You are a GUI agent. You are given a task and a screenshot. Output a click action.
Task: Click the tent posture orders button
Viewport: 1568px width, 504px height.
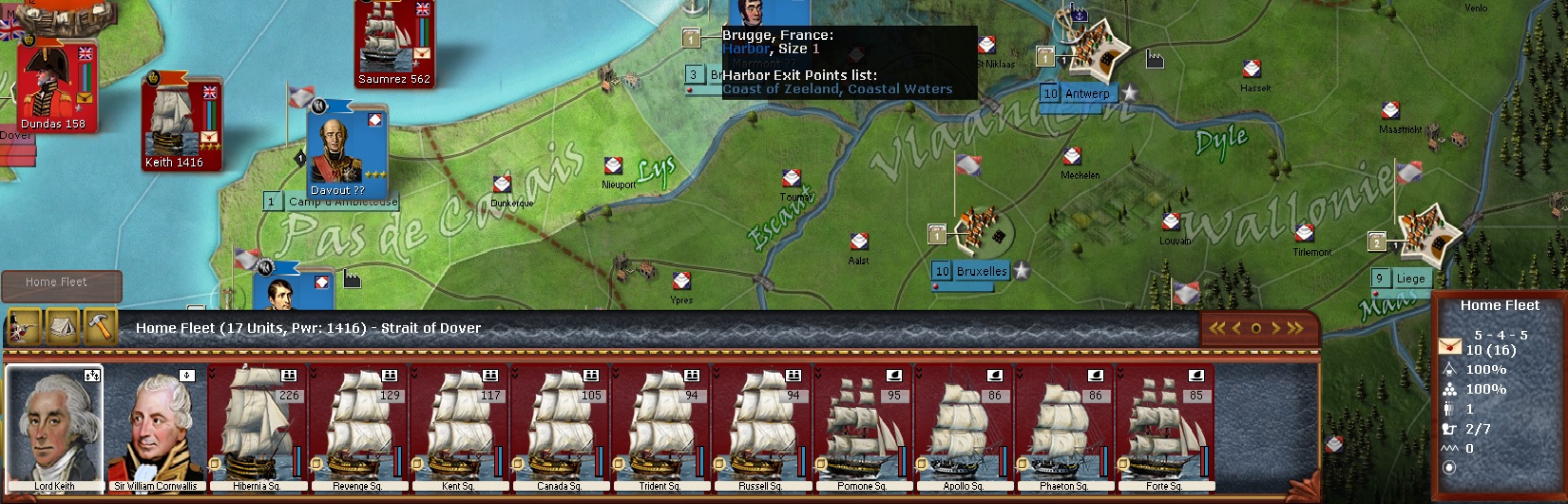pyautogui.click(x=62, y=327)
